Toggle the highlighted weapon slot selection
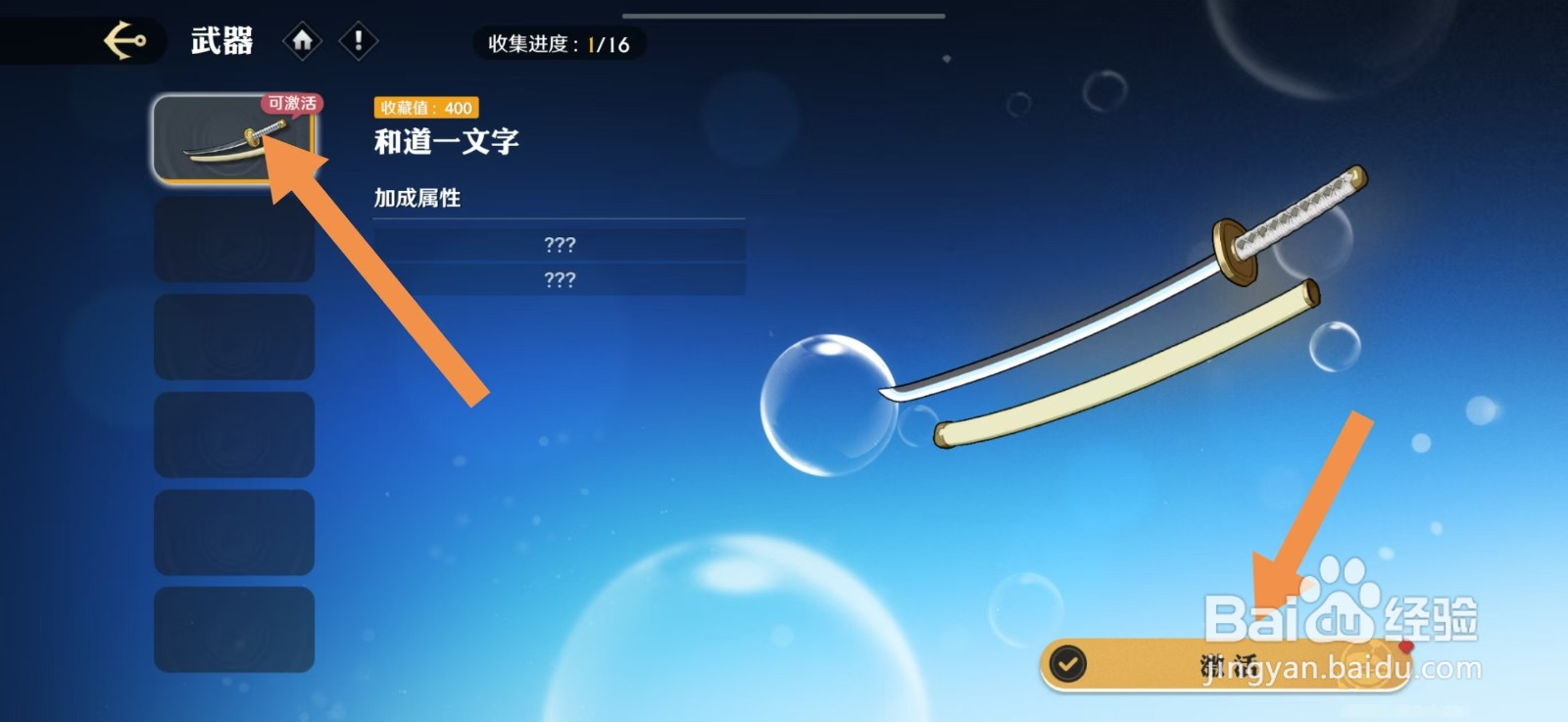 [x=235, y=140]
